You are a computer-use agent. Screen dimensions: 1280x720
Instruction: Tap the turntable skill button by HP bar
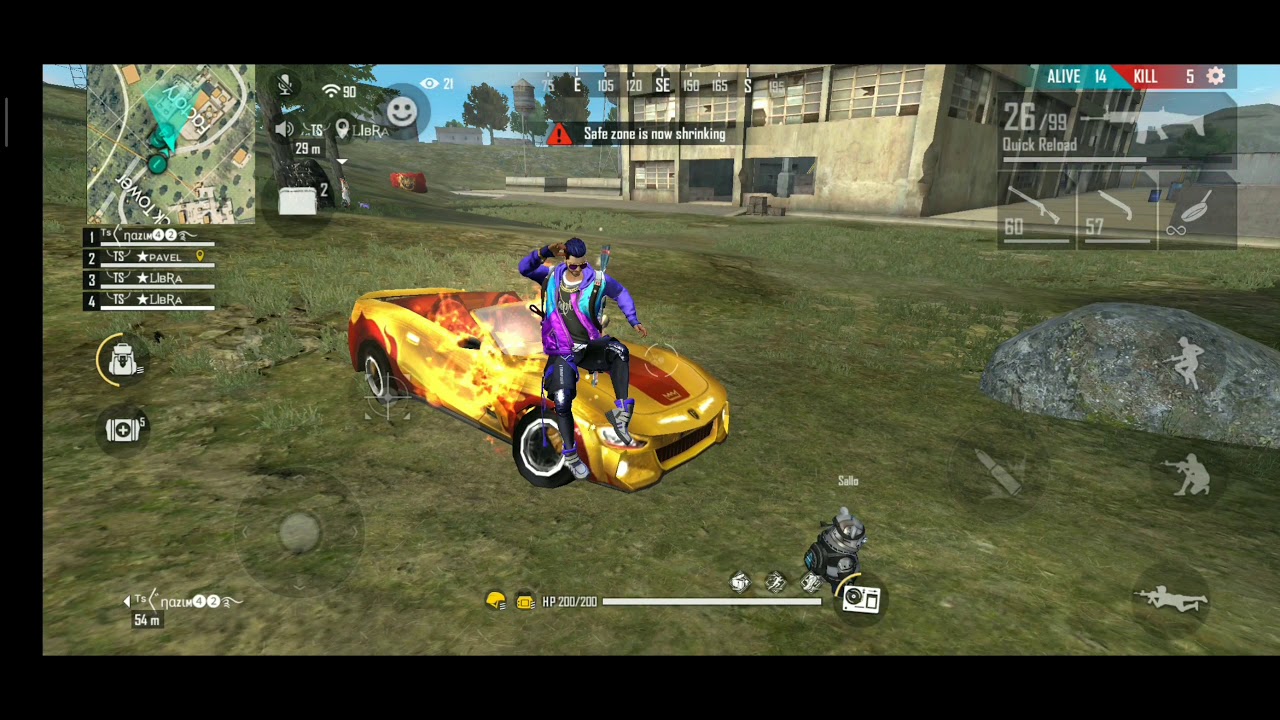861,599
